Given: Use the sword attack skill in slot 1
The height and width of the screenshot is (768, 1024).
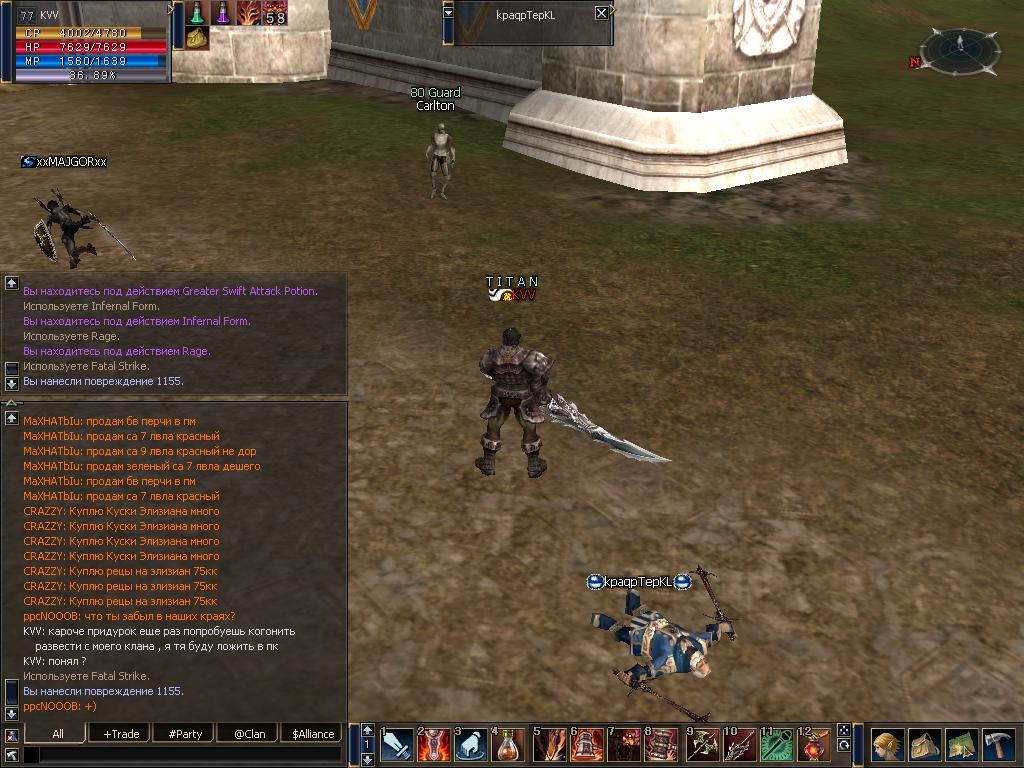Looking at the screenshot, I should click(x=397, y=745).
